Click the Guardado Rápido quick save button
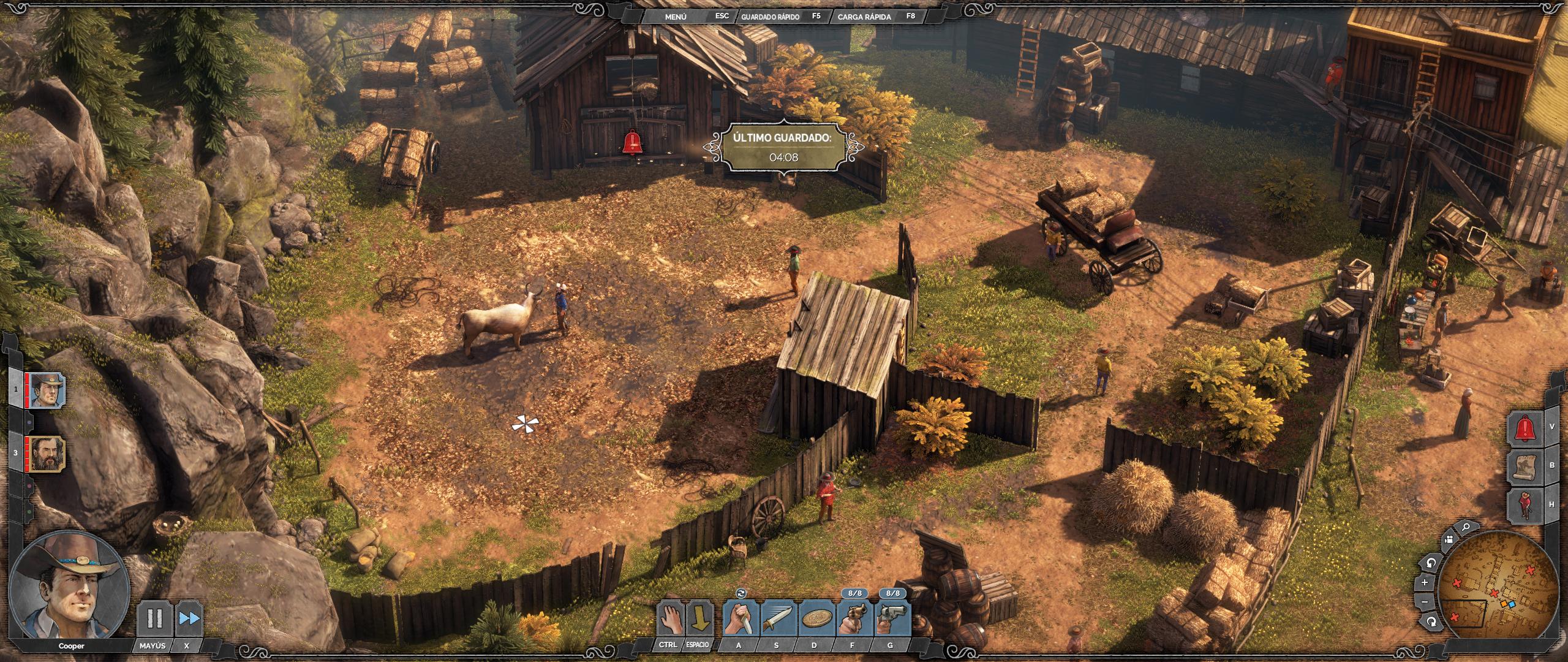 [x=770, y=17]
